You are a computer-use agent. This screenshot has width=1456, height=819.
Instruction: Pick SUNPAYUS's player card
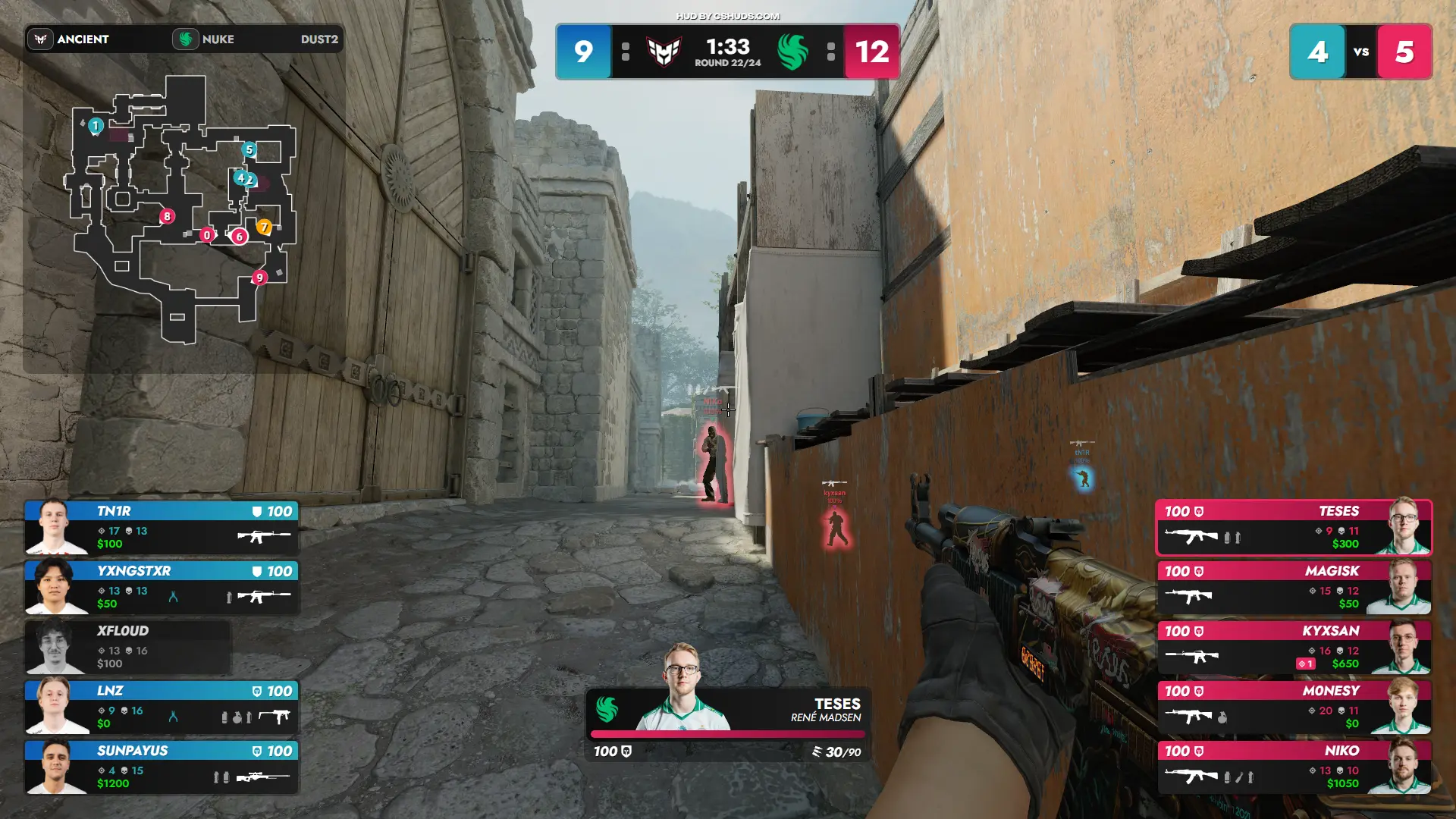pyautogui.click(x=162, y=767)
